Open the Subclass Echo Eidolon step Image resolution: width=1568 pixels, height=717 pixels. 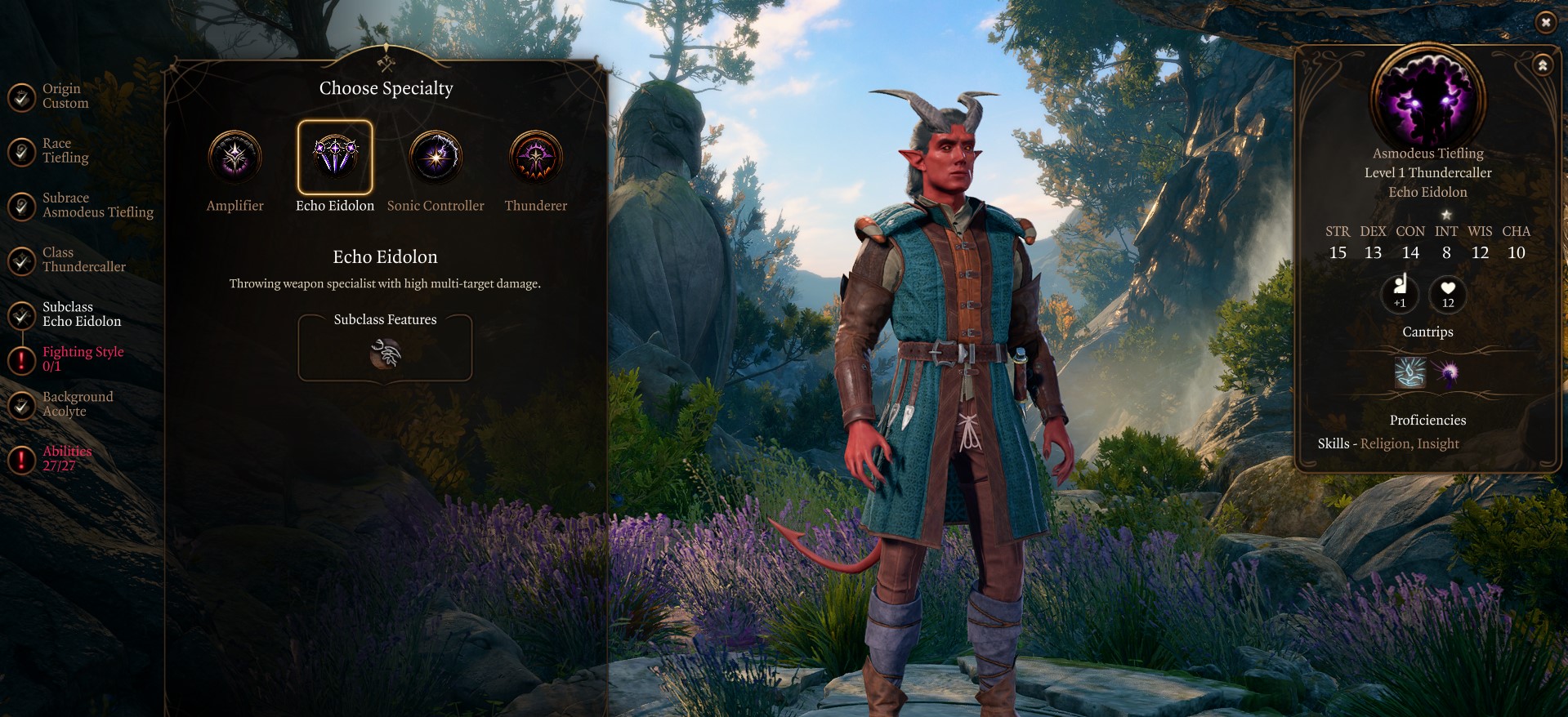[x=80, y=314]
